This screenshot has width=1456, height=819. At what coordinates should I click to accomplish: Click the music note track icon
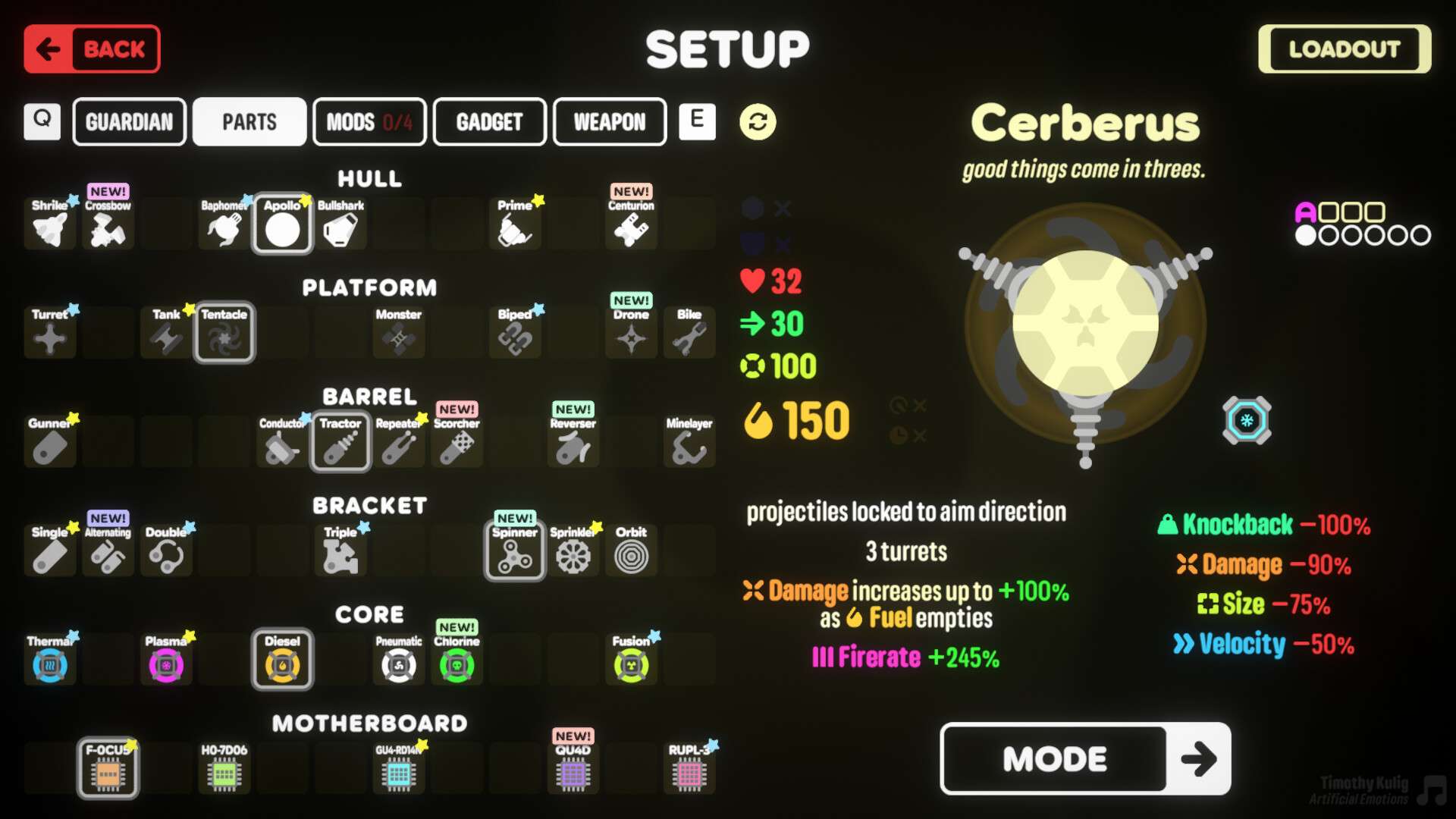[1432, 790]
